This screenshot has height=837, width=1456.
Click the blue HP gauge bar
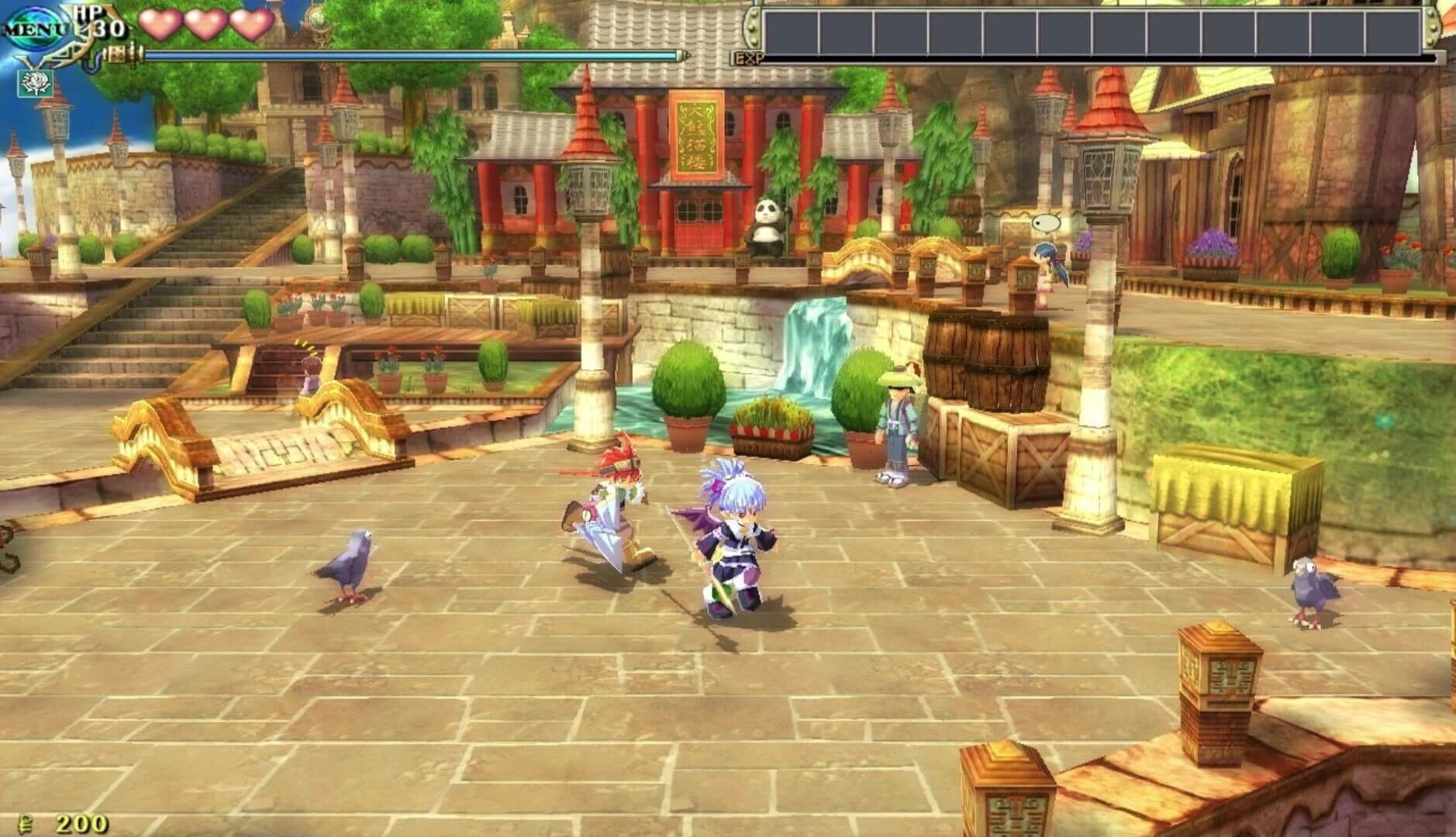point(403,54)
